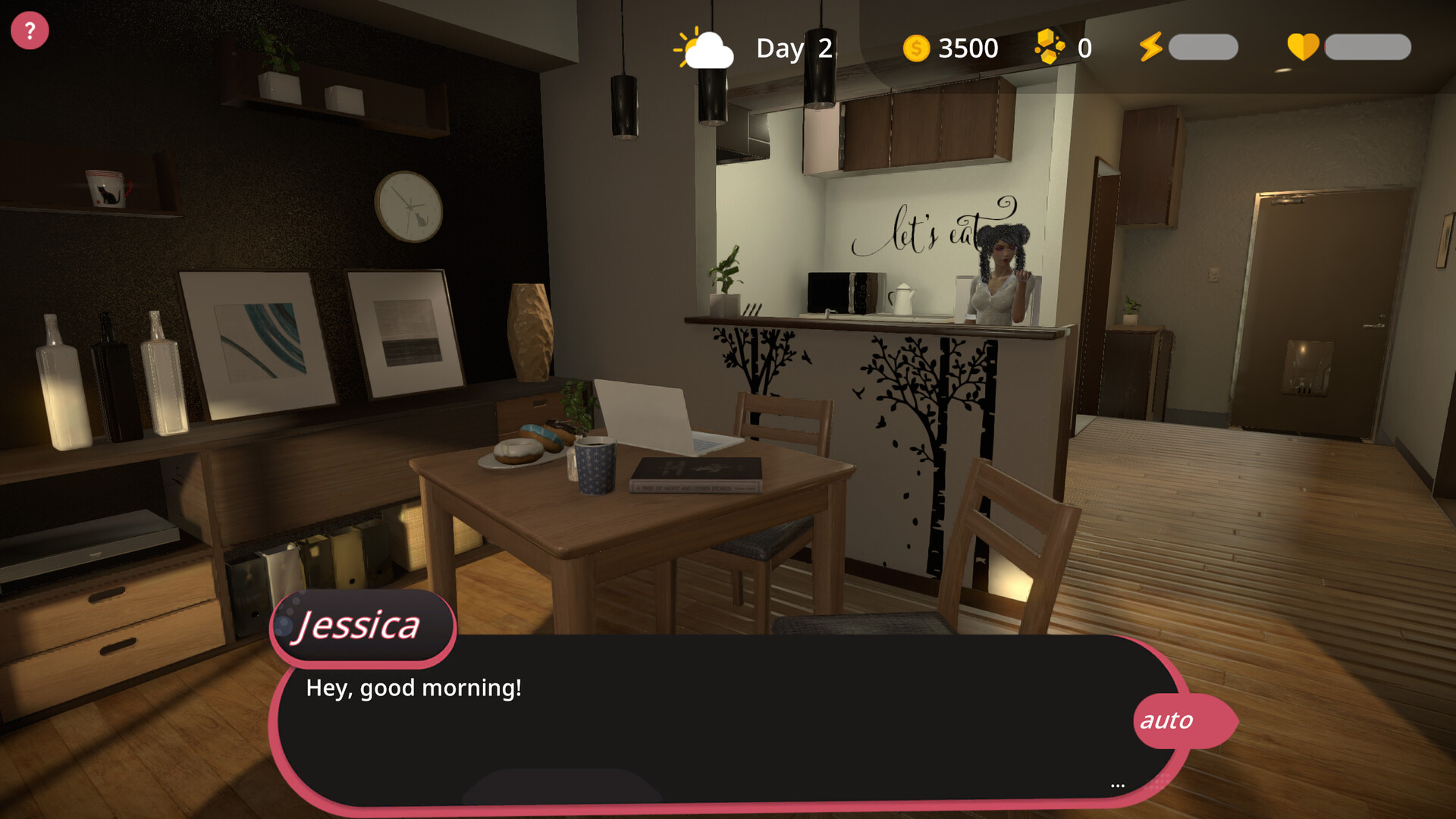Select the gold coin currency icon
Viewport: 1456px width, 819px height.
click(x=915, y=48)
